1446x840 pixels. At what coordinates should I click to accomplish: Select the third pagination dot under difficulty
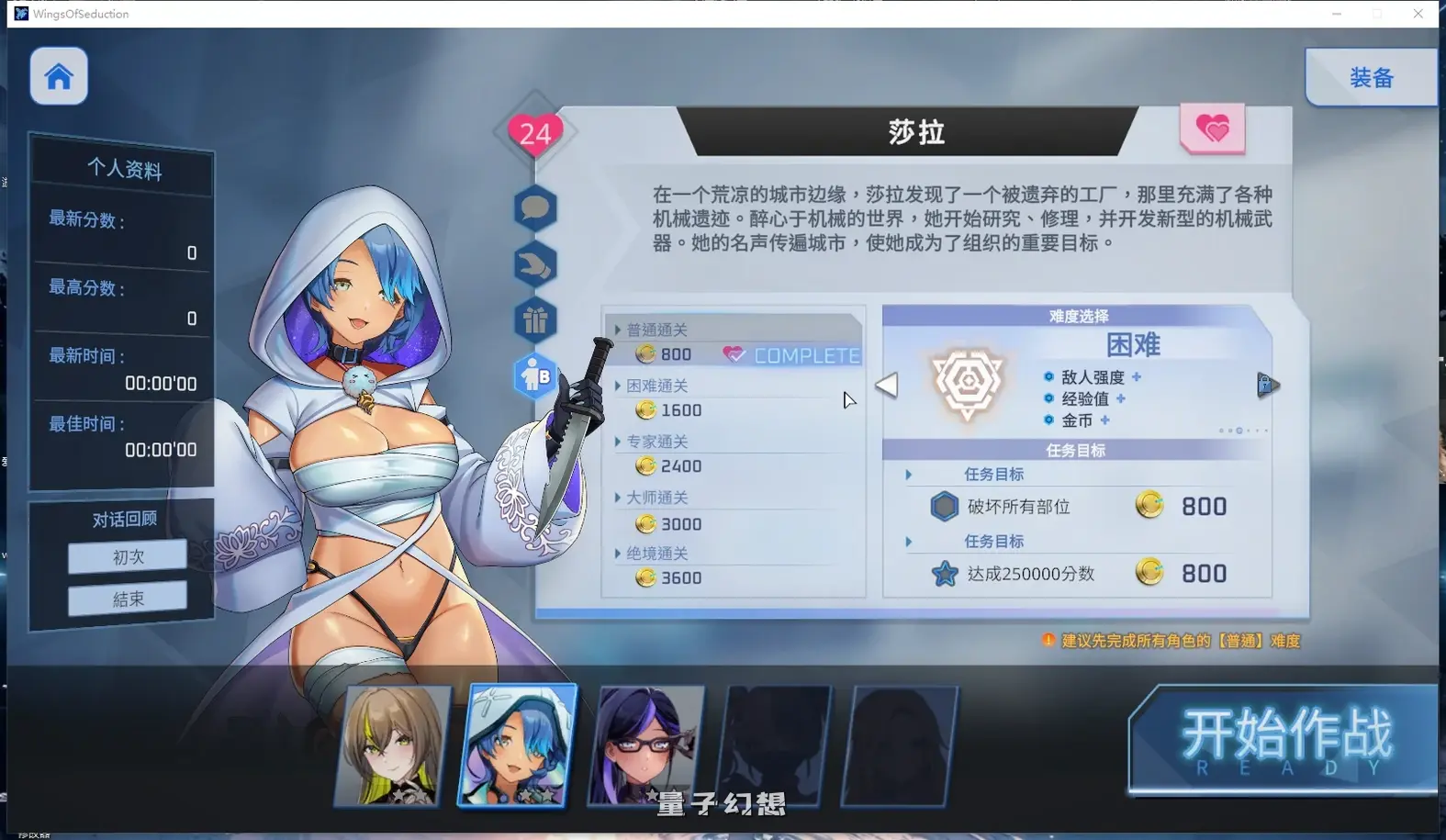click(x=1239, y=430)
